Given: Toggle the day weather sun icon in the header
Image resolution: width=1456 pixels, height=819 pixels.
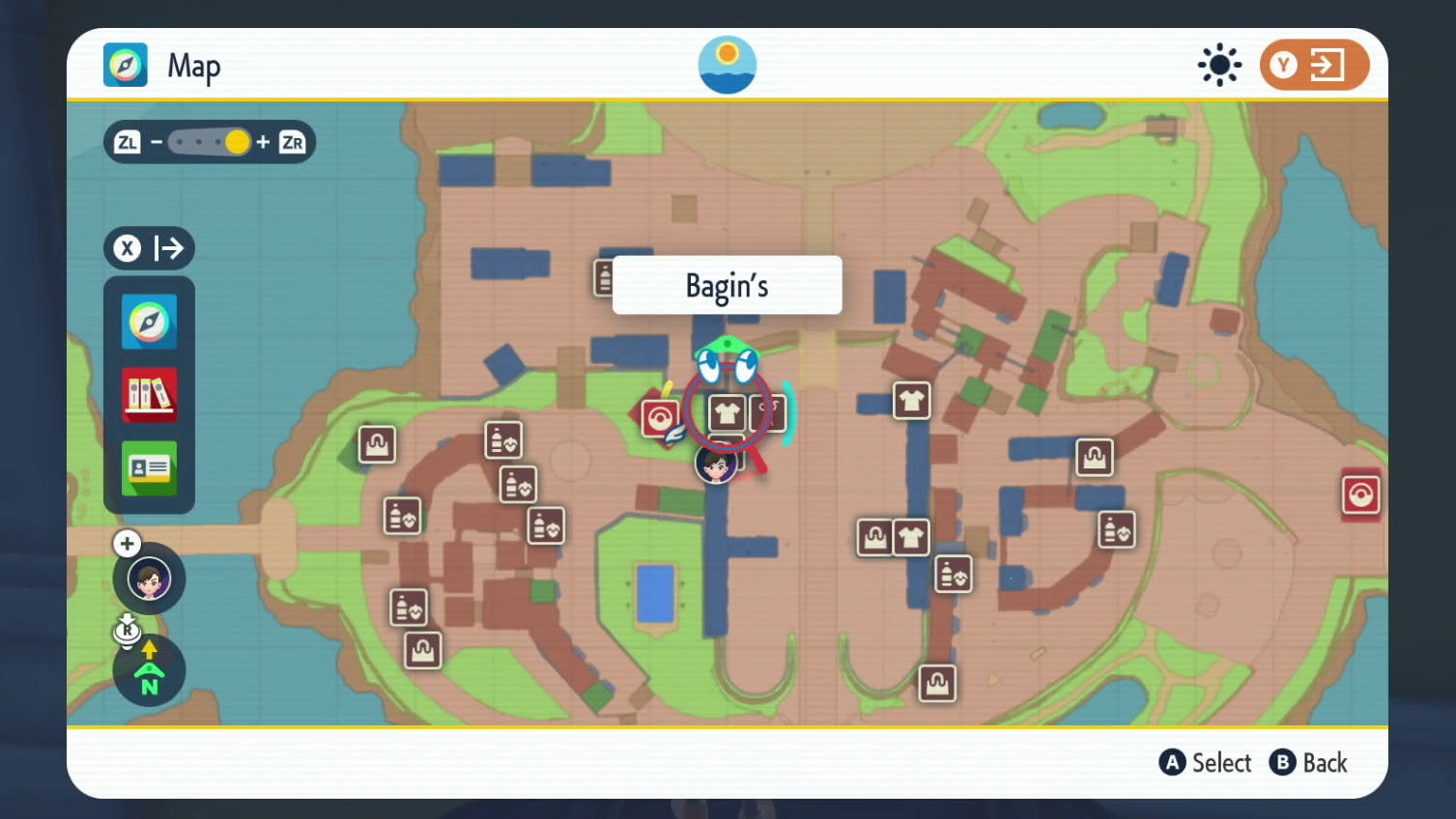Looking at the screenshot, I should coord(1217,65).
